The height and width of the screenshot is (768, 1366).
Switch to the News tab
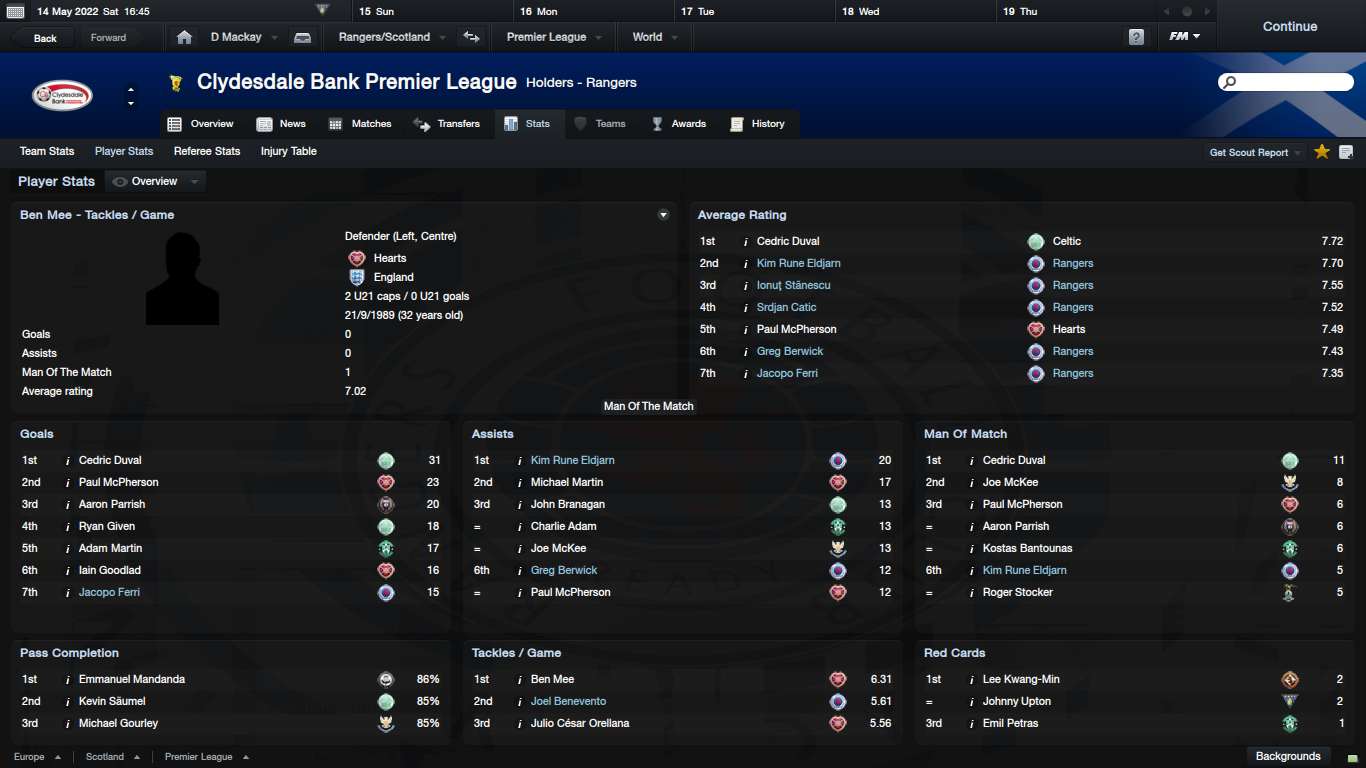(282, 124)
